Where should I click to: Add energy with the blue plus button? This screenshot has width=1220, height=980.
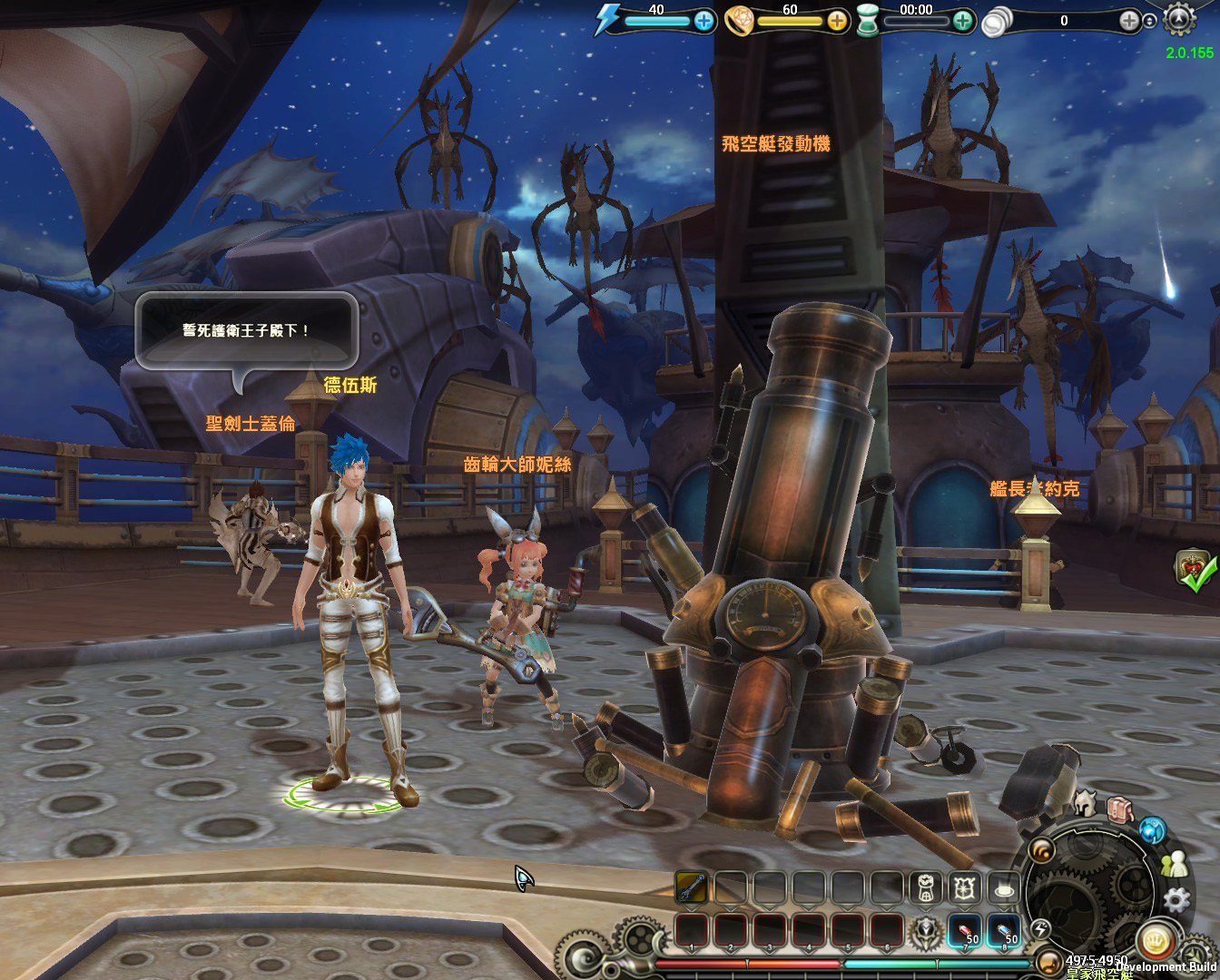click(704, 21)
